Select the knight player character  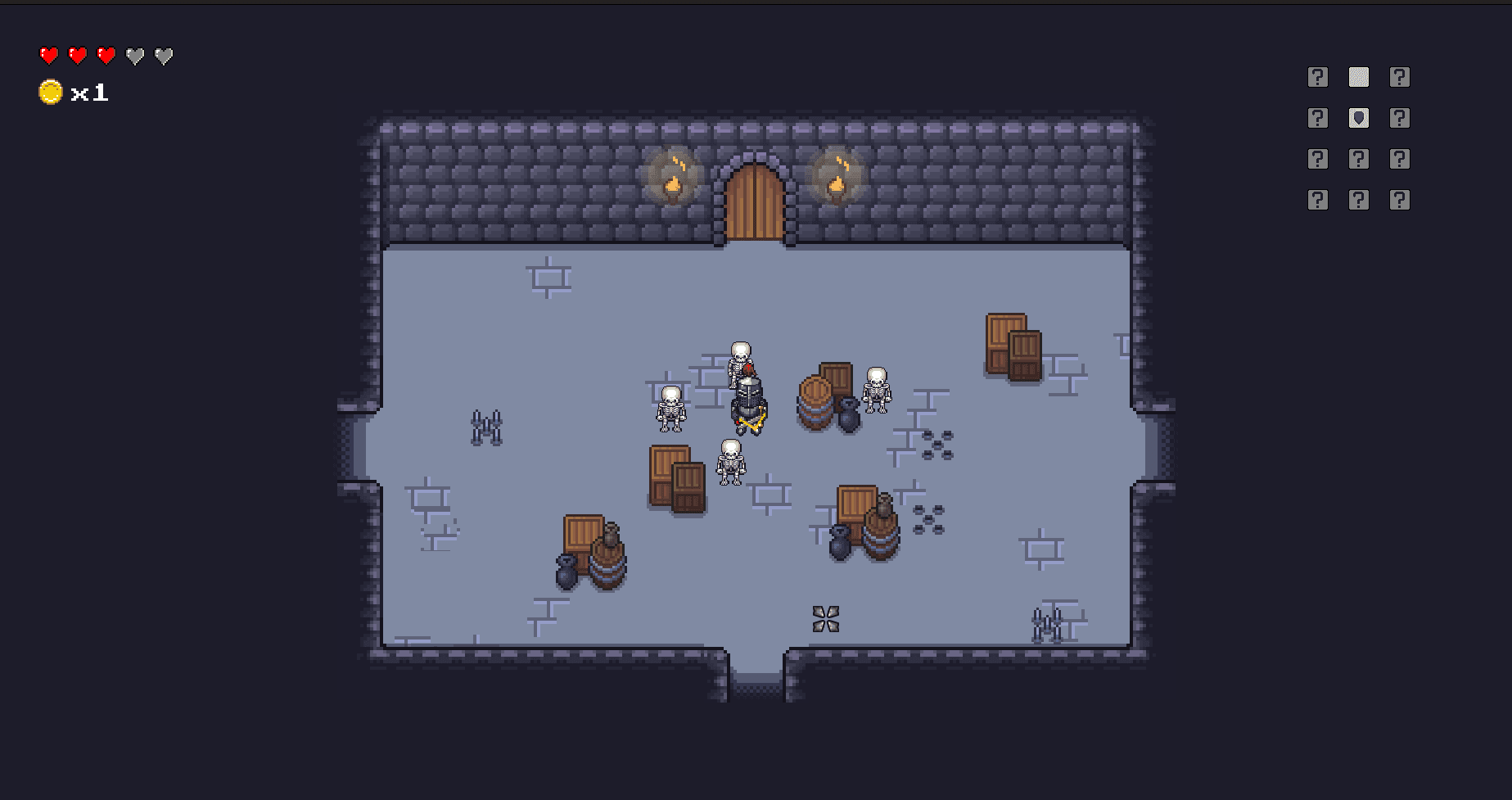(x=748, y=405)
